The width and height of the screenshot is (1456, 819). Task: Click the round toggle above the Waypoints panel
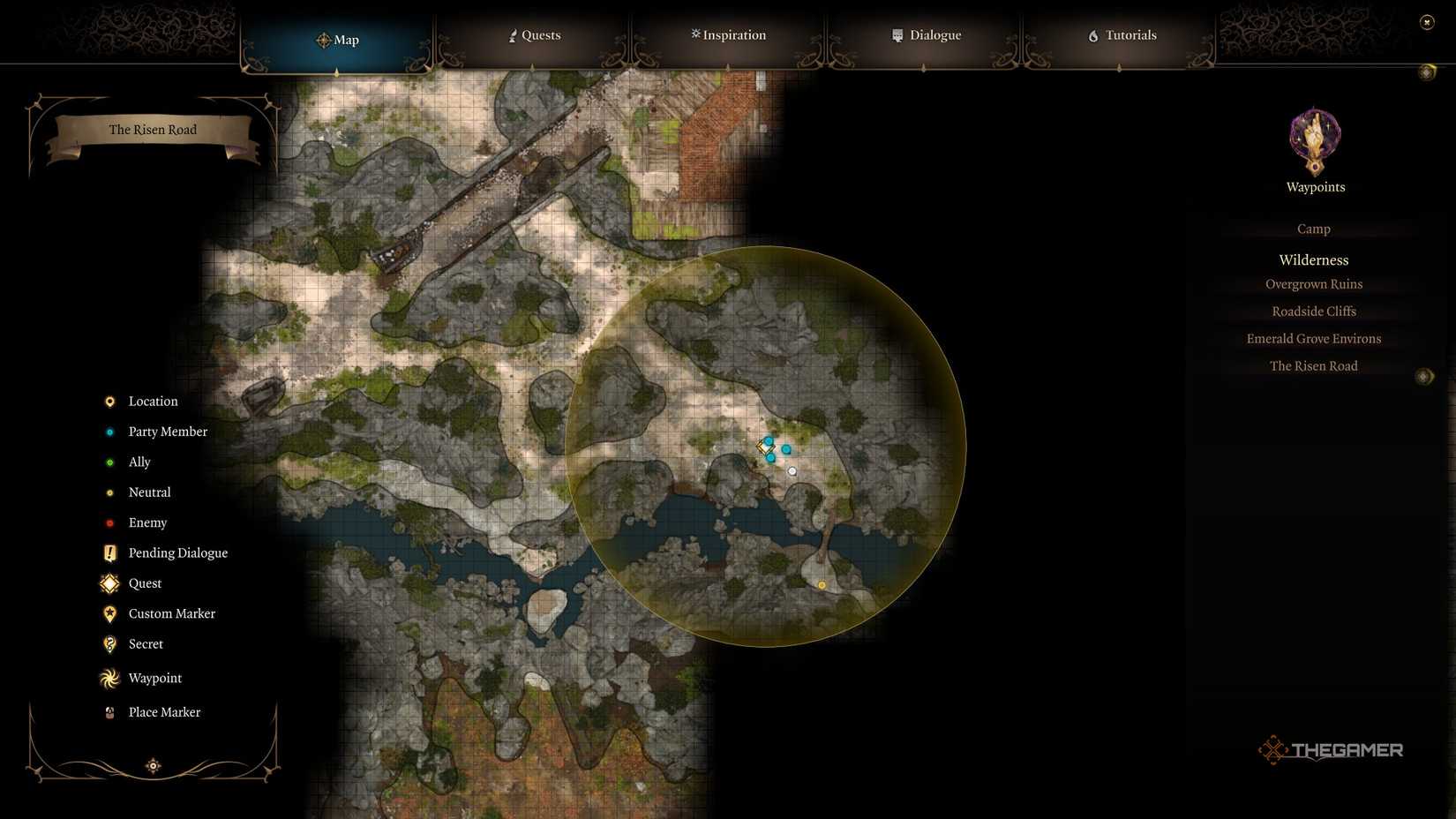click(1427, 71)
